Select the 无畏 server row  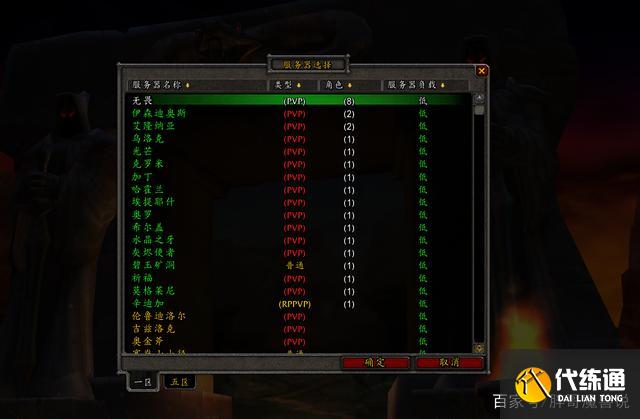(x=295, y=101)
